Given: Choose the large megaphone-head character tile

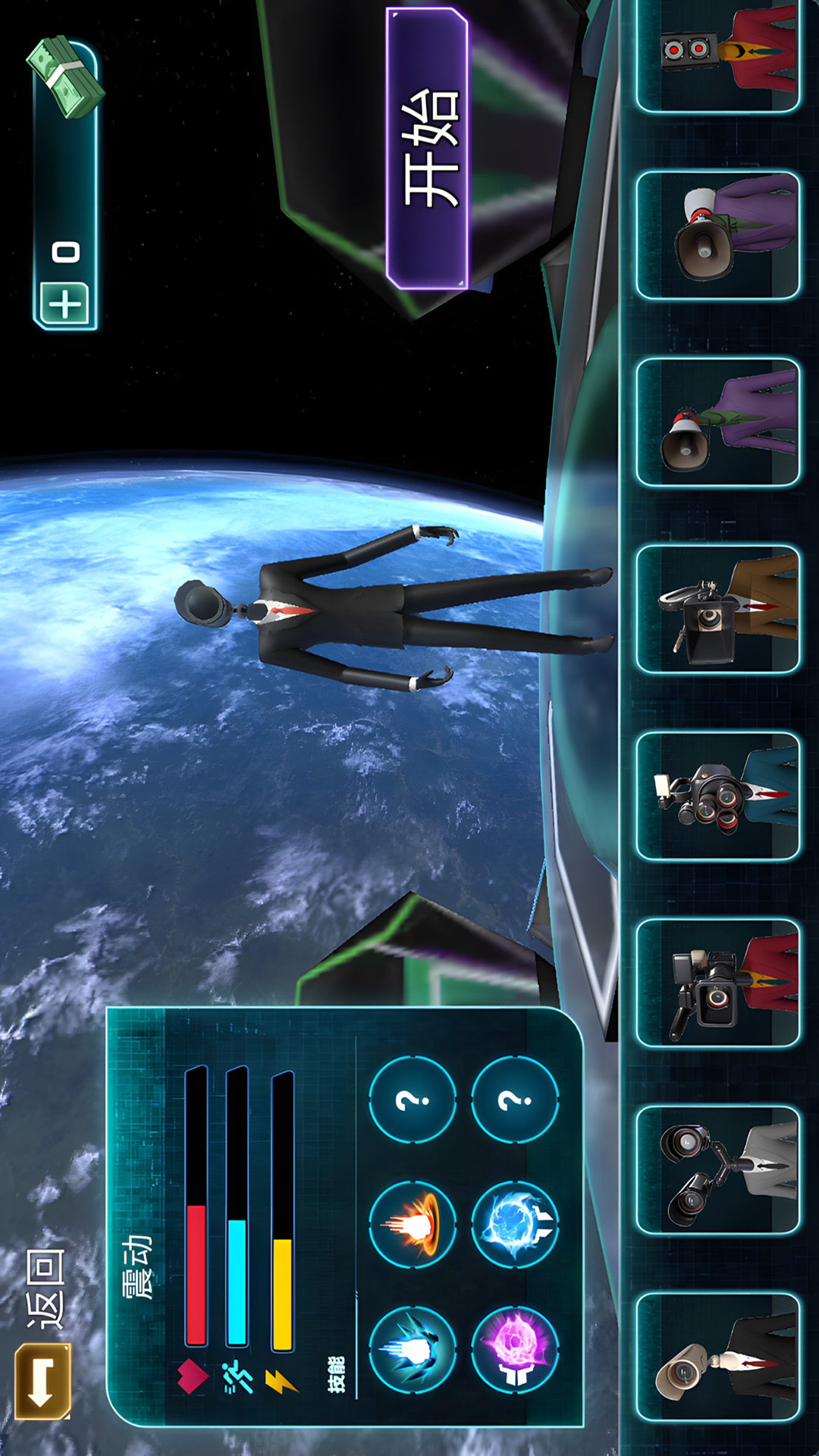Looking at the screenshot, I should click(717, 235).
